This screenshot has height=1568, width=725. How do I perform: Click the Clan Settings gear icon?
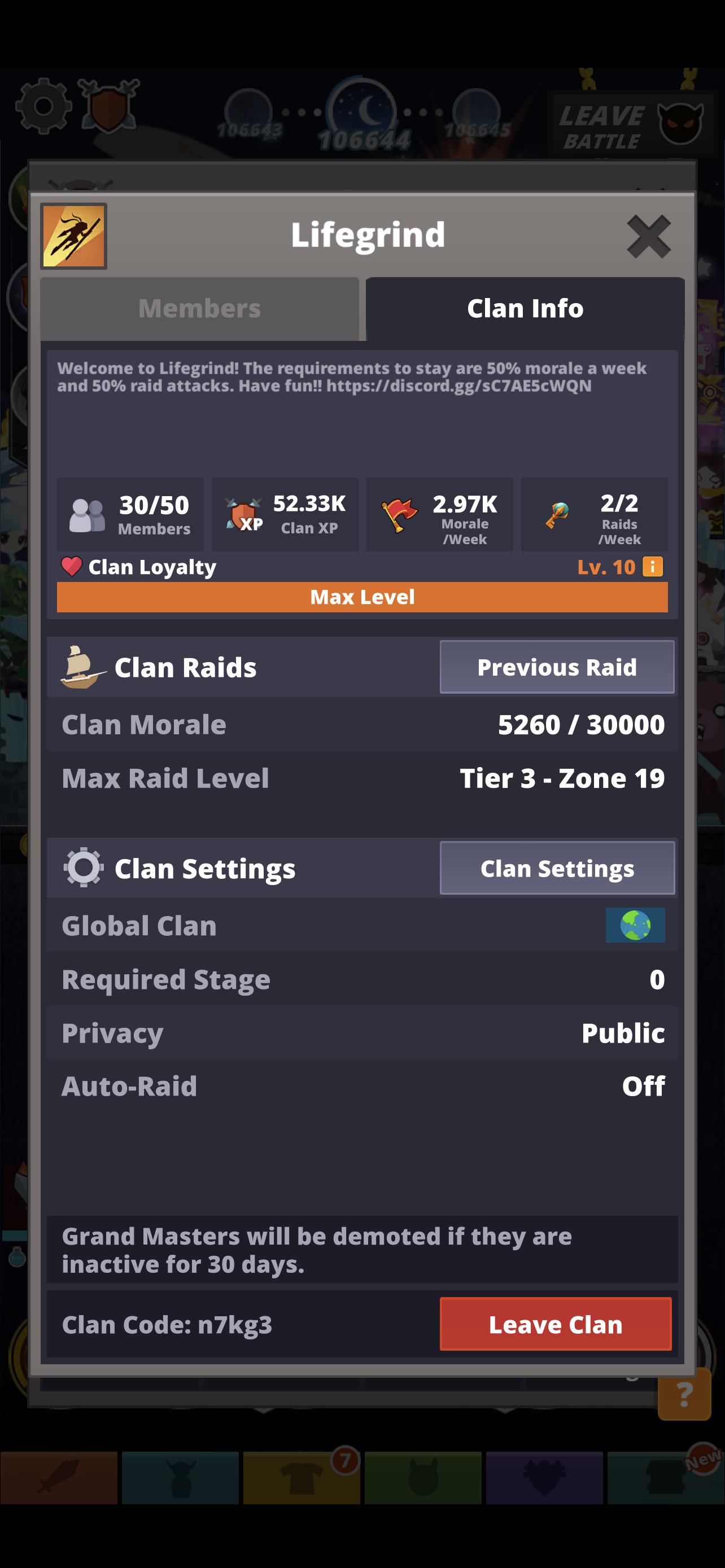pyautogui.click(x=84, y=868)
